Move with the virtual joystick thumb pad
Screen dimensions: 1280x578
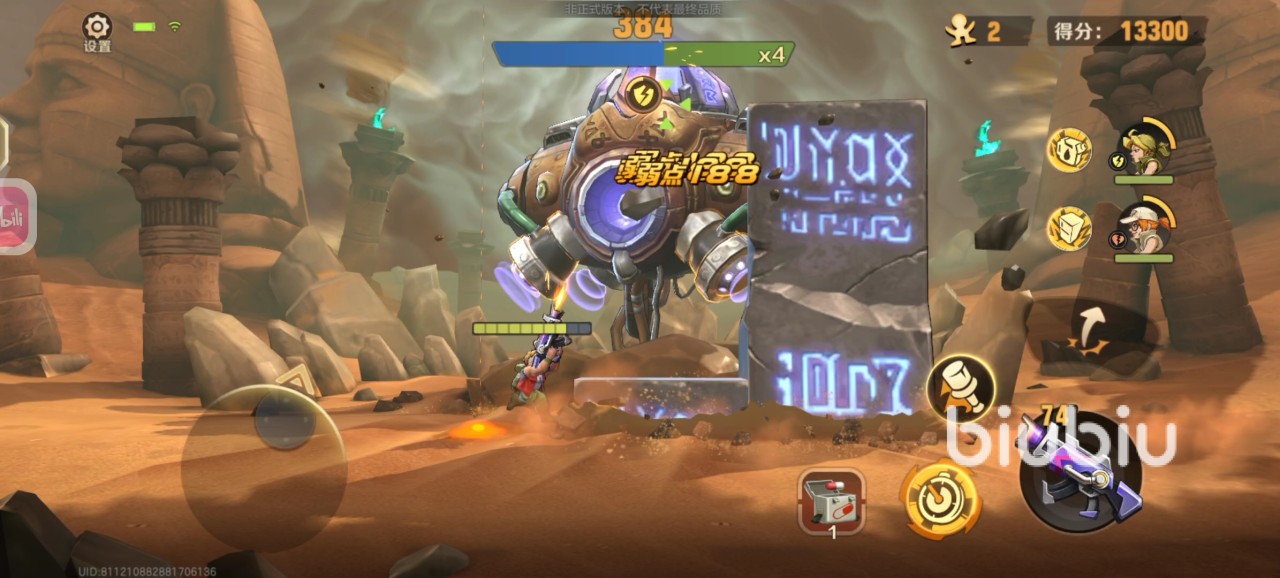tap(284, 420)
